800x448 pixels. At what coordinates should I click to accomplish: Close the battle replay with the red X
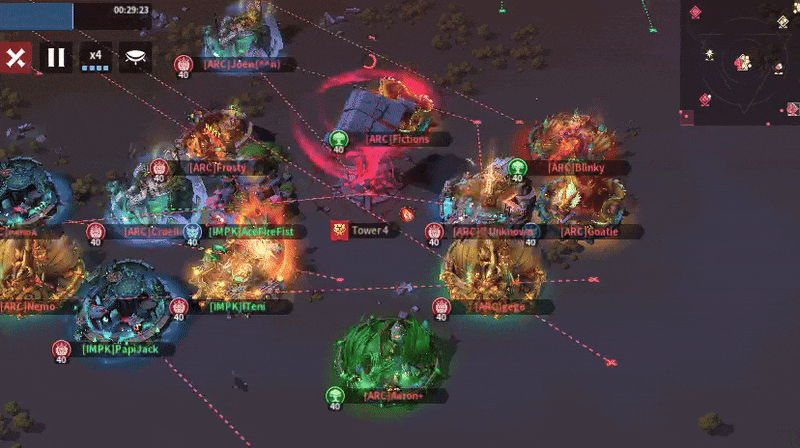[16, 57]
